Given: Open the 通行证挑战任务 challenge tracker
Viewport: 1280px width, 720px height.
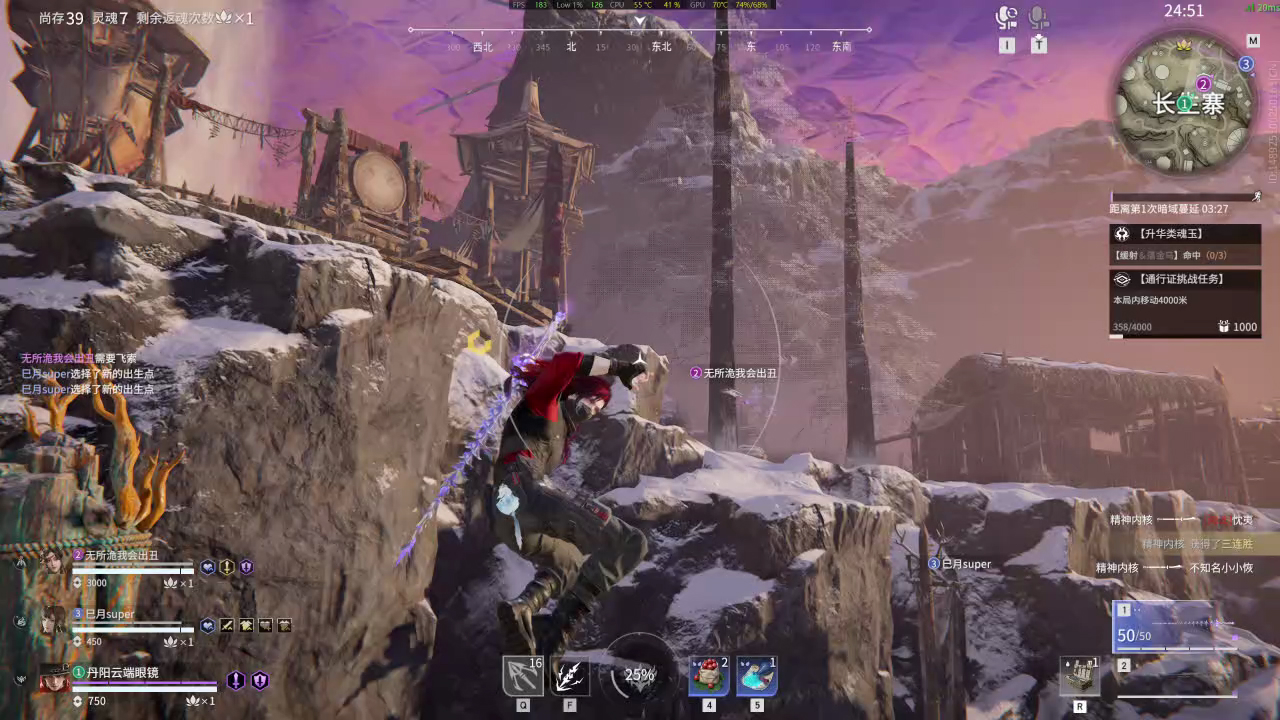Looking at the screenshot, I should point(1185,280).
